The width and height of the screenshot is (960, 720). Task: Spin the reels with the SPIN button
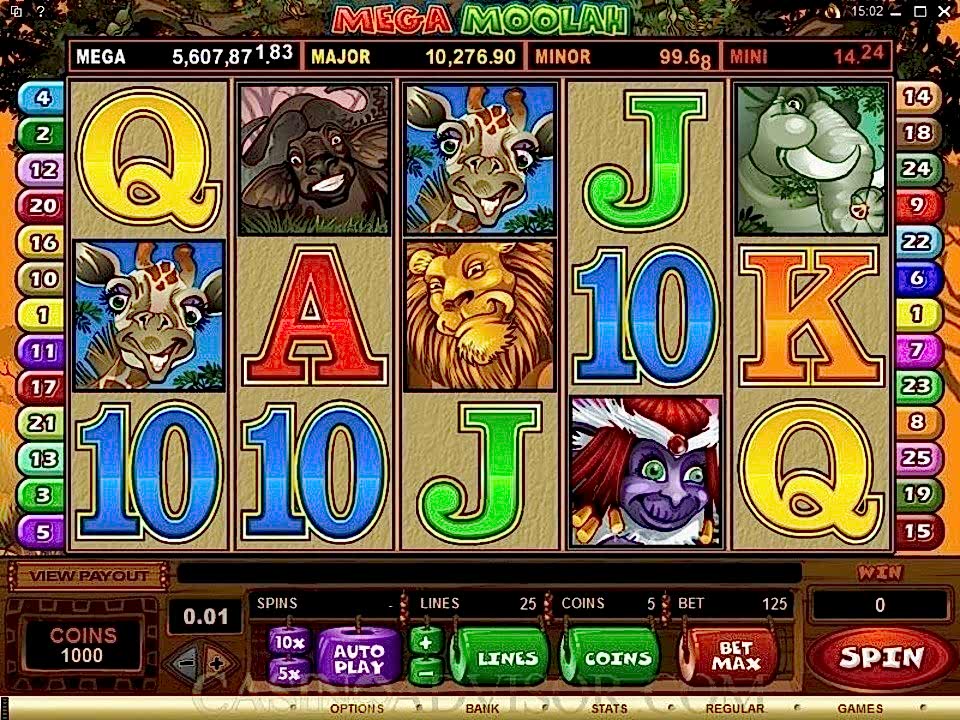[879, 658]
